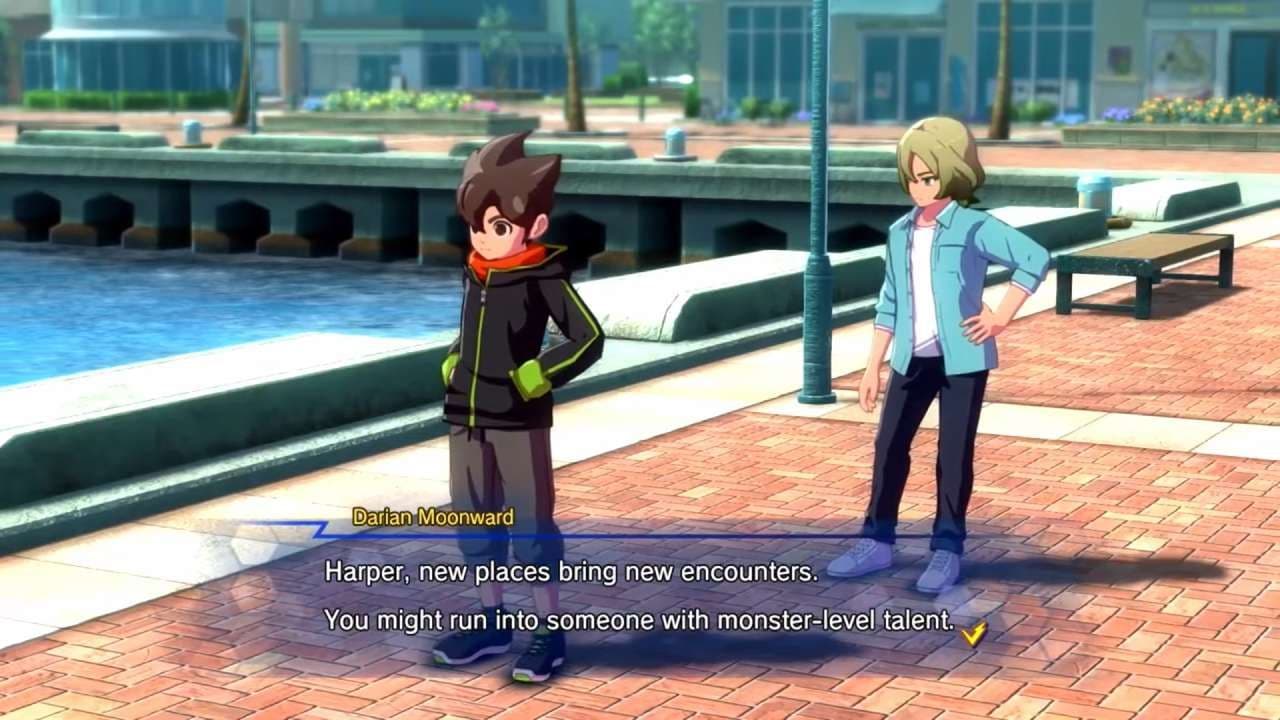This screenshot has height=720, width=1280.
Task: Click the brick pavement between the characters
Action: point(700,470)
